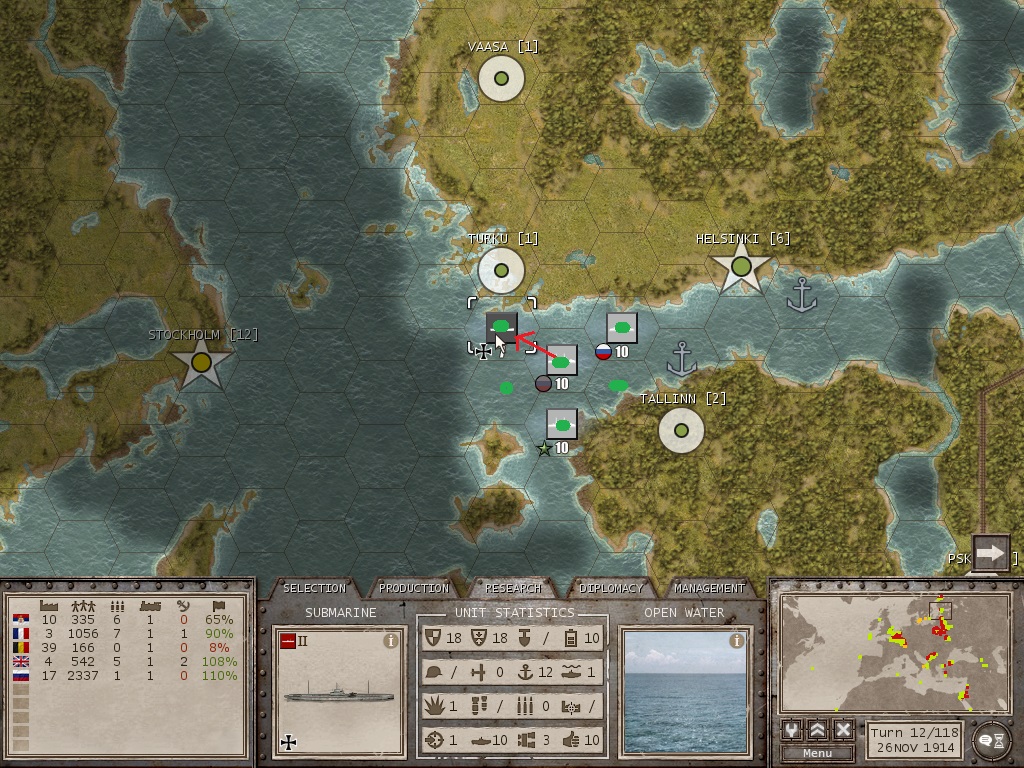Open the Production tab
The image size is (1024, 768).
click(414, 588)
